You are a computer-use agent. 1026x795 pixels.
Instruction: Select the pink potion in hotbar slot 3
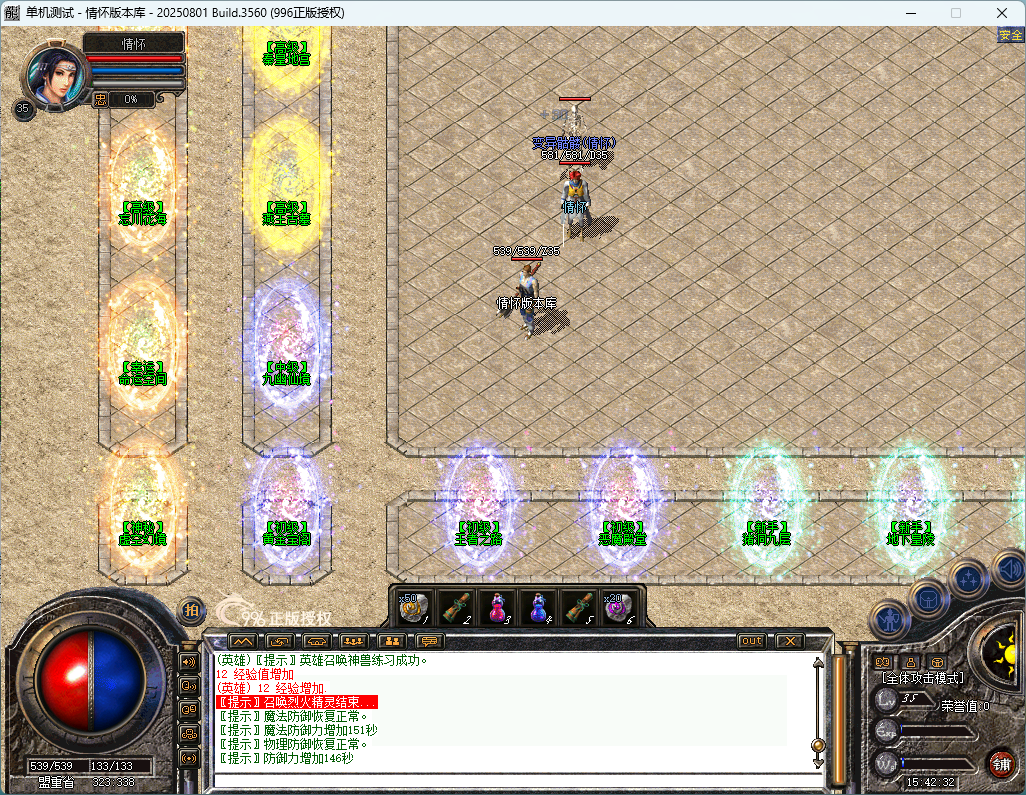click(x=497, y=607)
